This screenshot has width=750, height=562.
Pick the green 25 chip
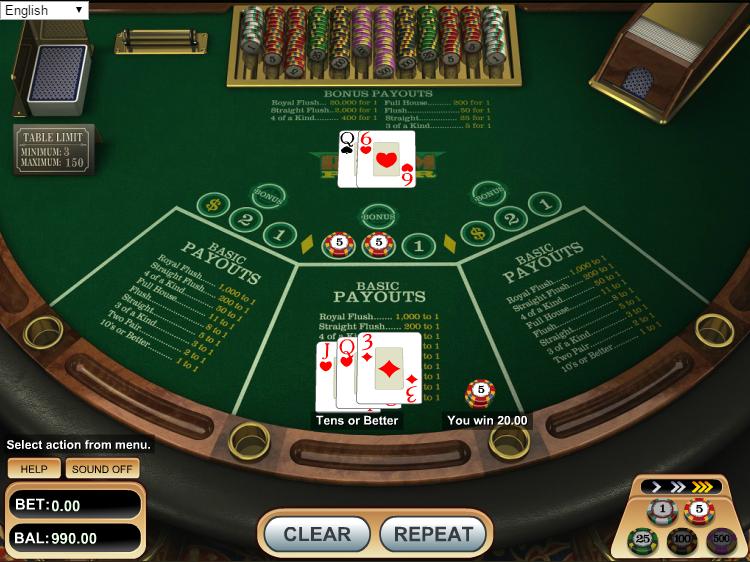642,541
